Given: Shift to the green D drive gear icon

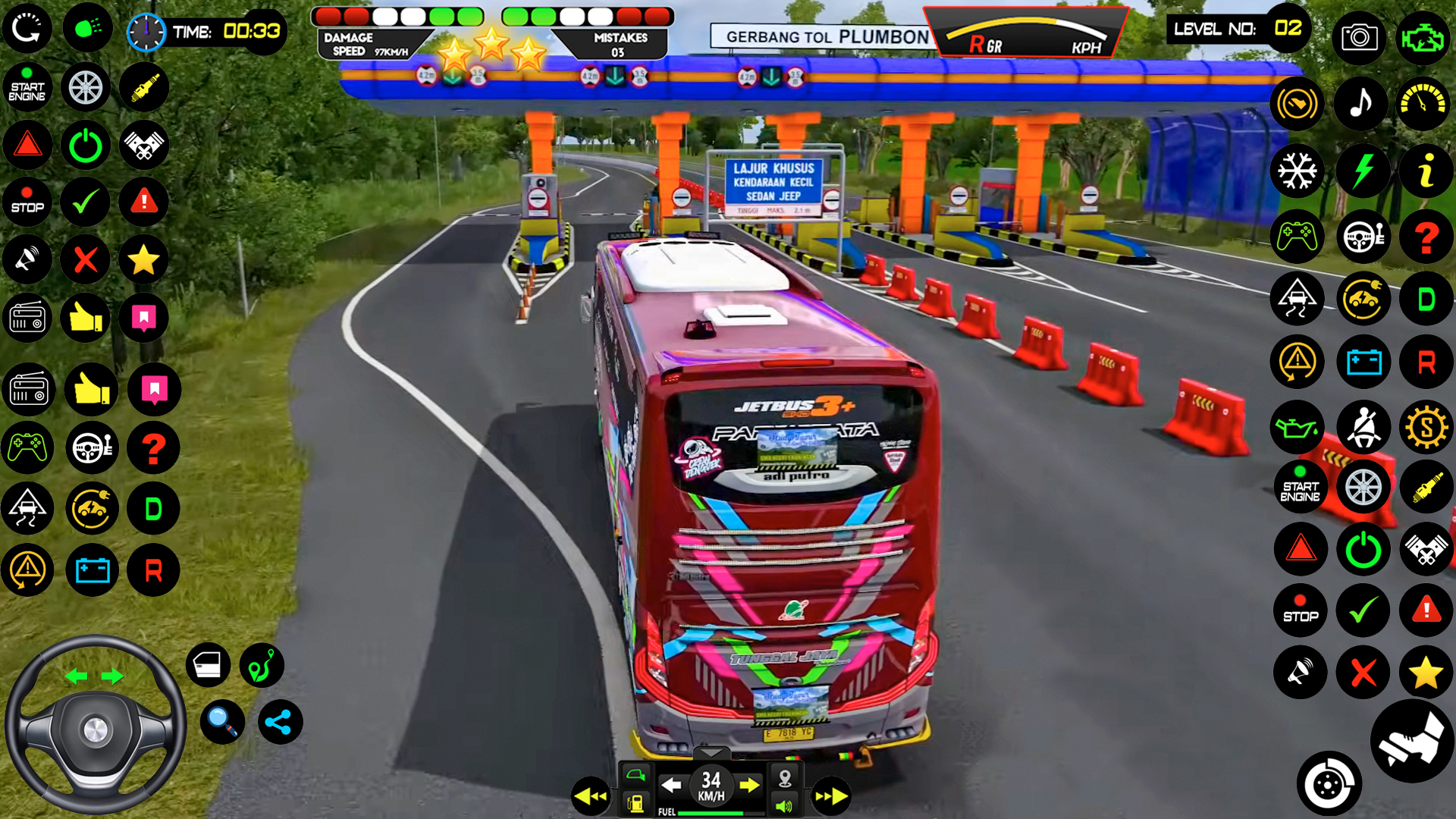Looking at the screenshot, I should (x=1426, y=298).
